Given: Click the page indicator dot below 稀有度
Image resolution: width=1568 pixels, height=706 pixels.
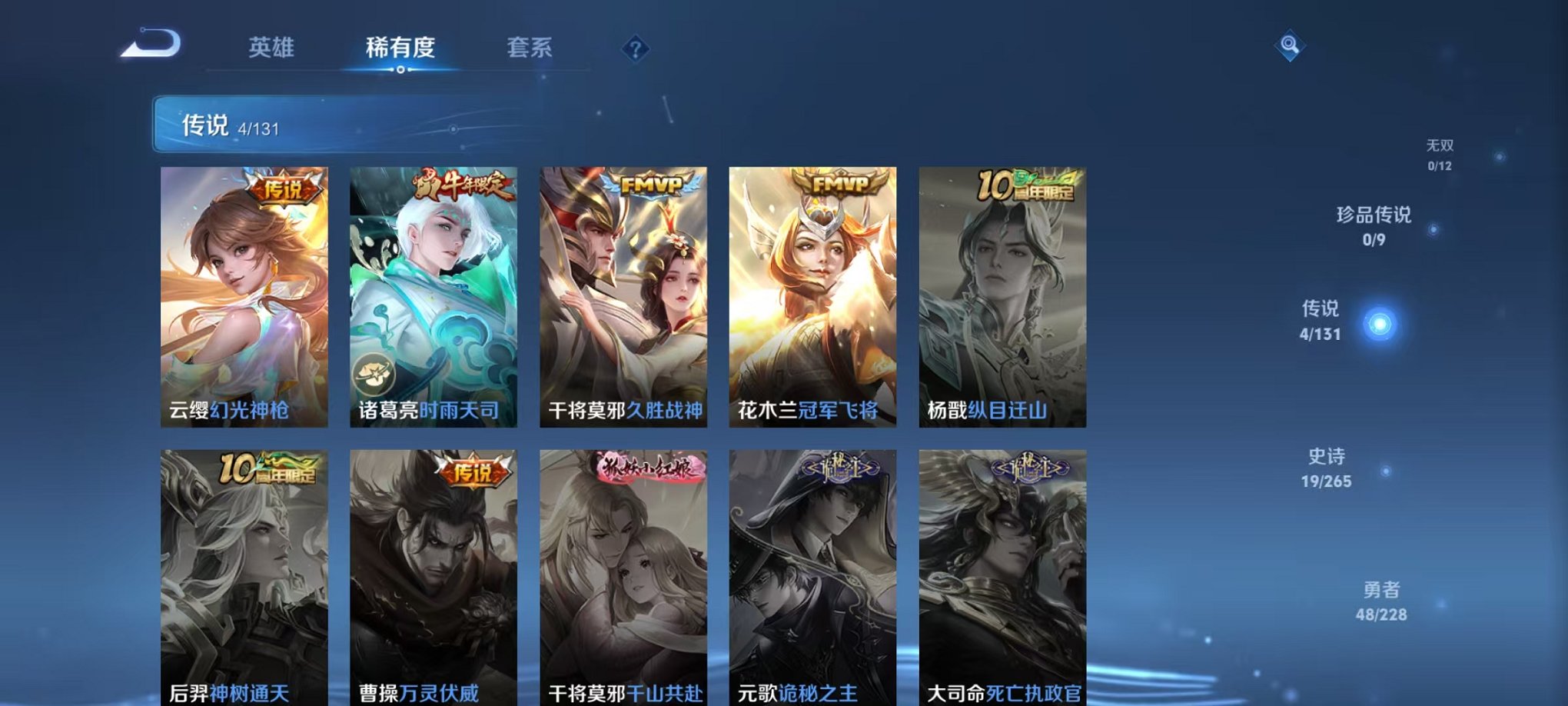Looking at the screenshot, I should click(400, 71).
